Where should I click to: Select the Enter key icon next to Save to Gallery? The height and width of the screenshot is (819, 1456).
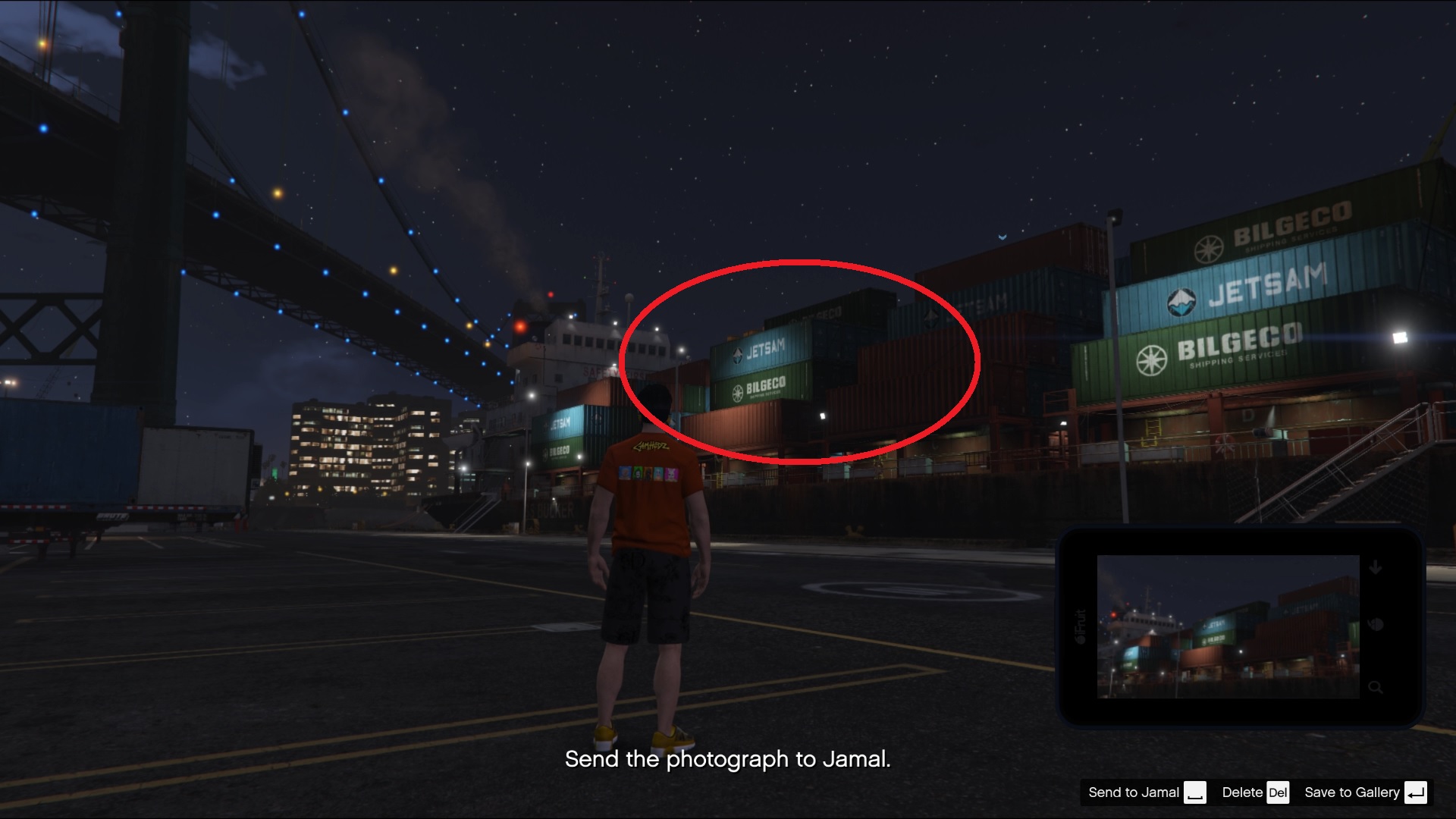tap(1415, 793)
